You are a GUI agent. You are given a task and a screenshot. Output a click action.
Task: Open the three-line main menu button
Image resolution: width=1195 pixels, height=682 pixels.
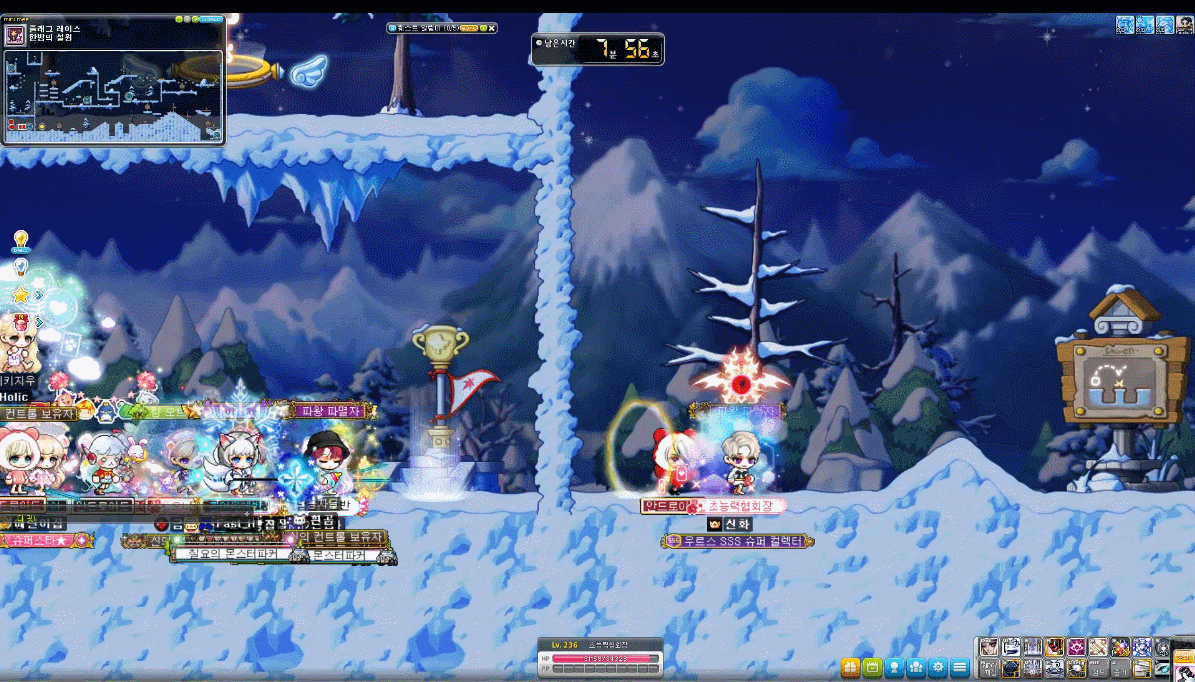[960, 667]
